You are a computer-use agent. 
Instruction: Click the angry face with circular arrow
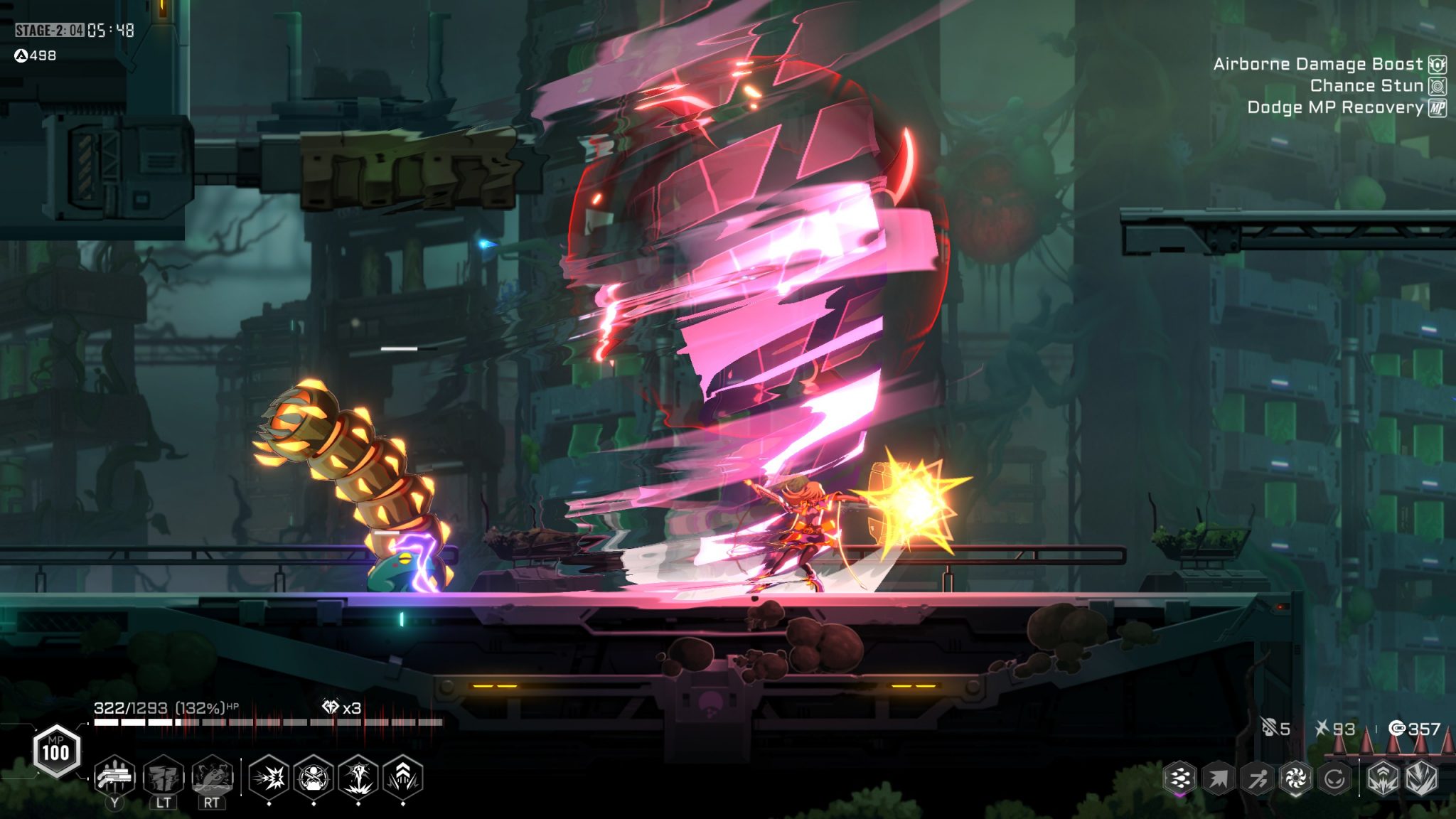point(1334,778)
